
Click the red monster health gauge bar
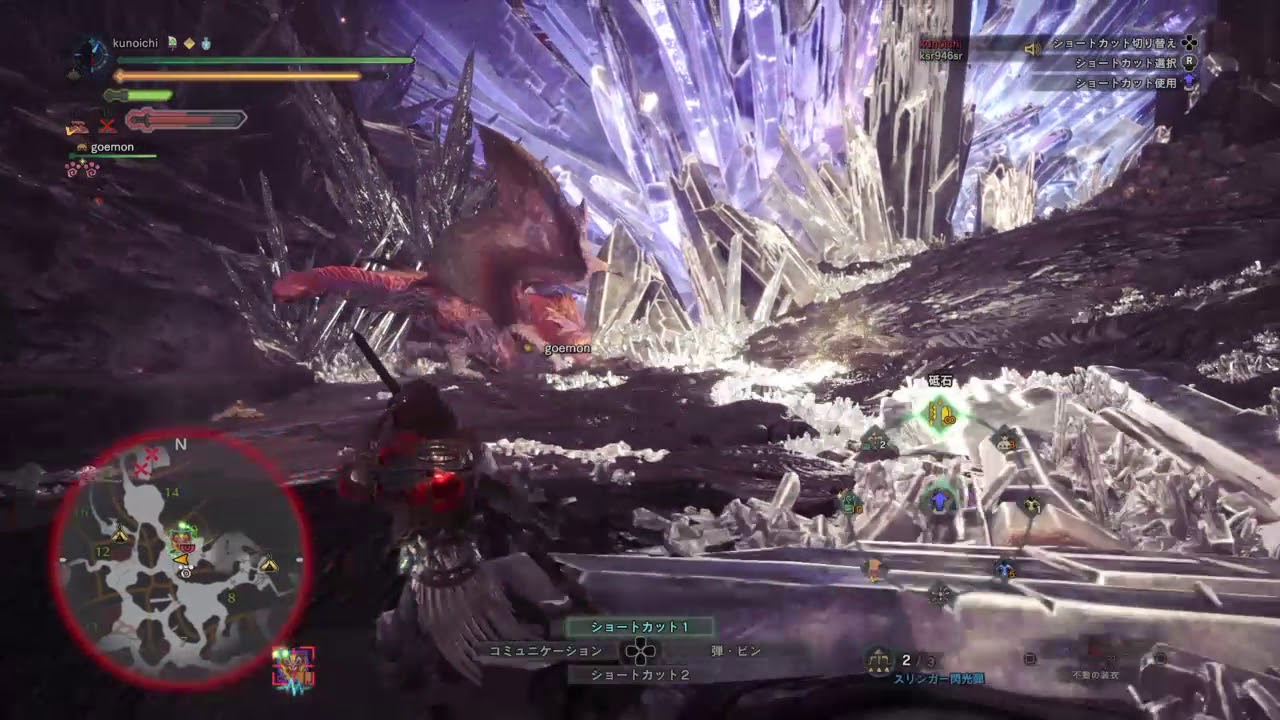click(185, 120)
